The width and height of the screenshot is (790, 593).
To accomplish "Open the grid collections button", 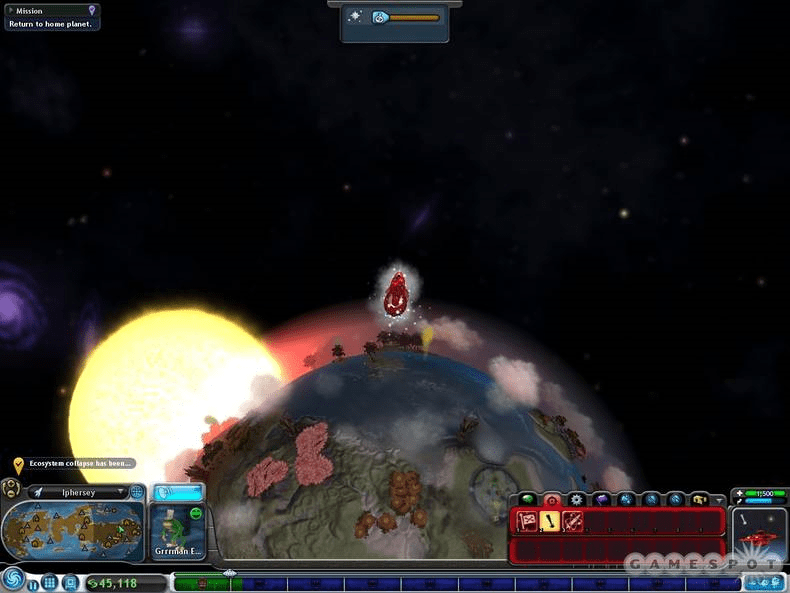I will point(49,583).
